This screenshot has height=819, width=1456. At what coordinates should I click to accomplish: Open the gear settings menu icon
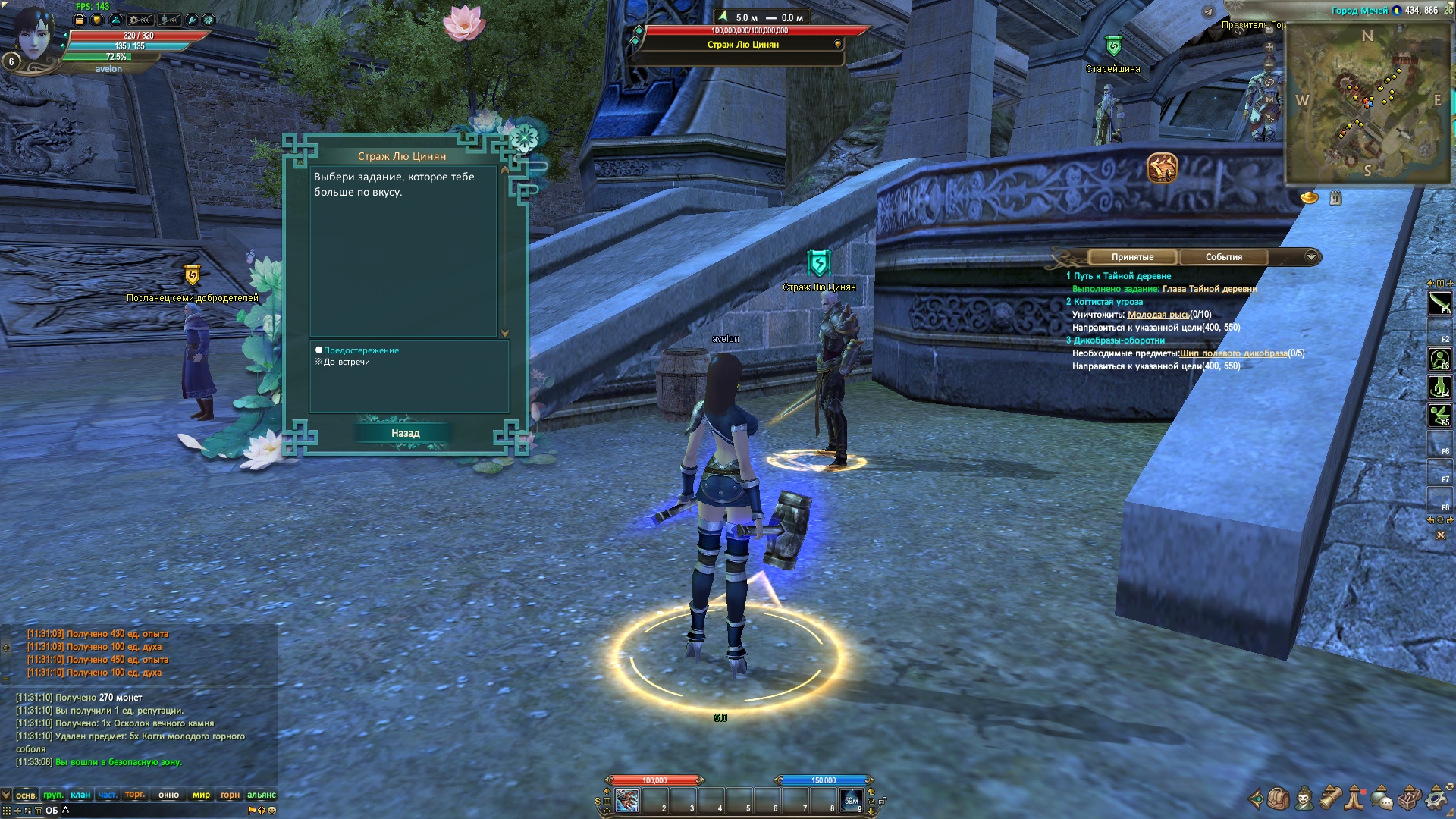click(x=1436, y=799)
